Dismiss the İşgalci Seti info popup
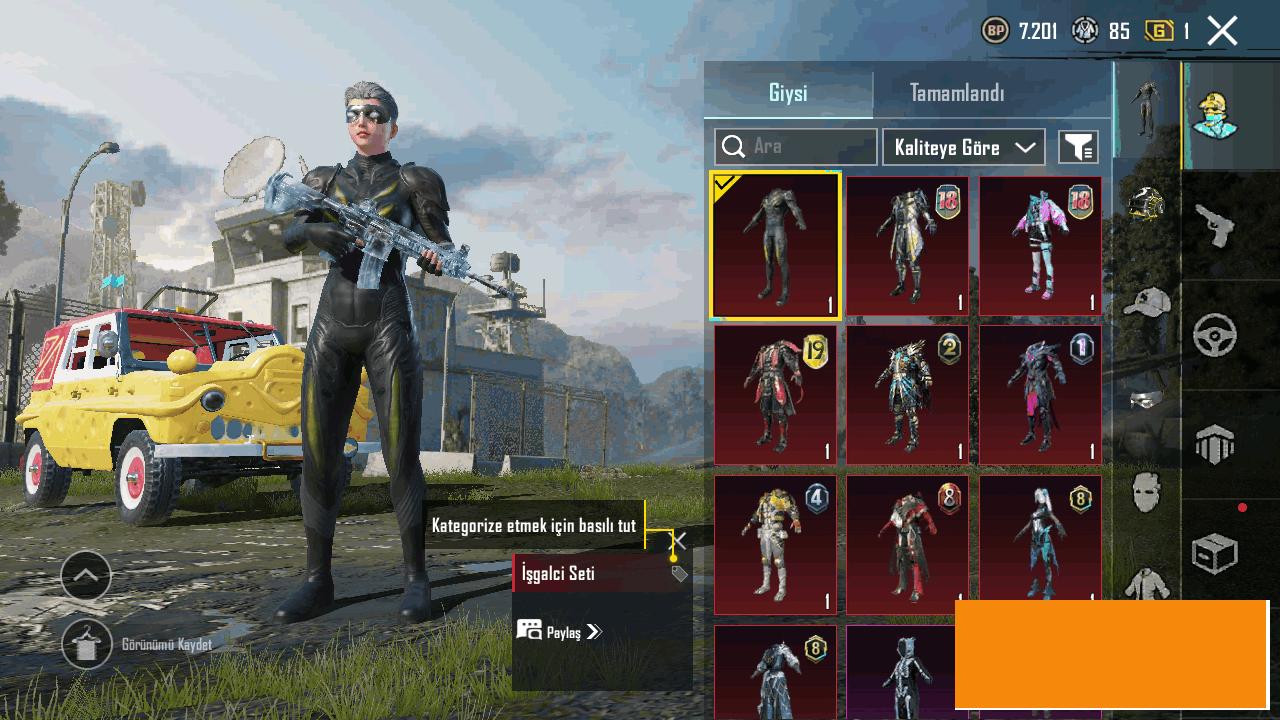The image size is (1280, 720). tap(678, 541)
